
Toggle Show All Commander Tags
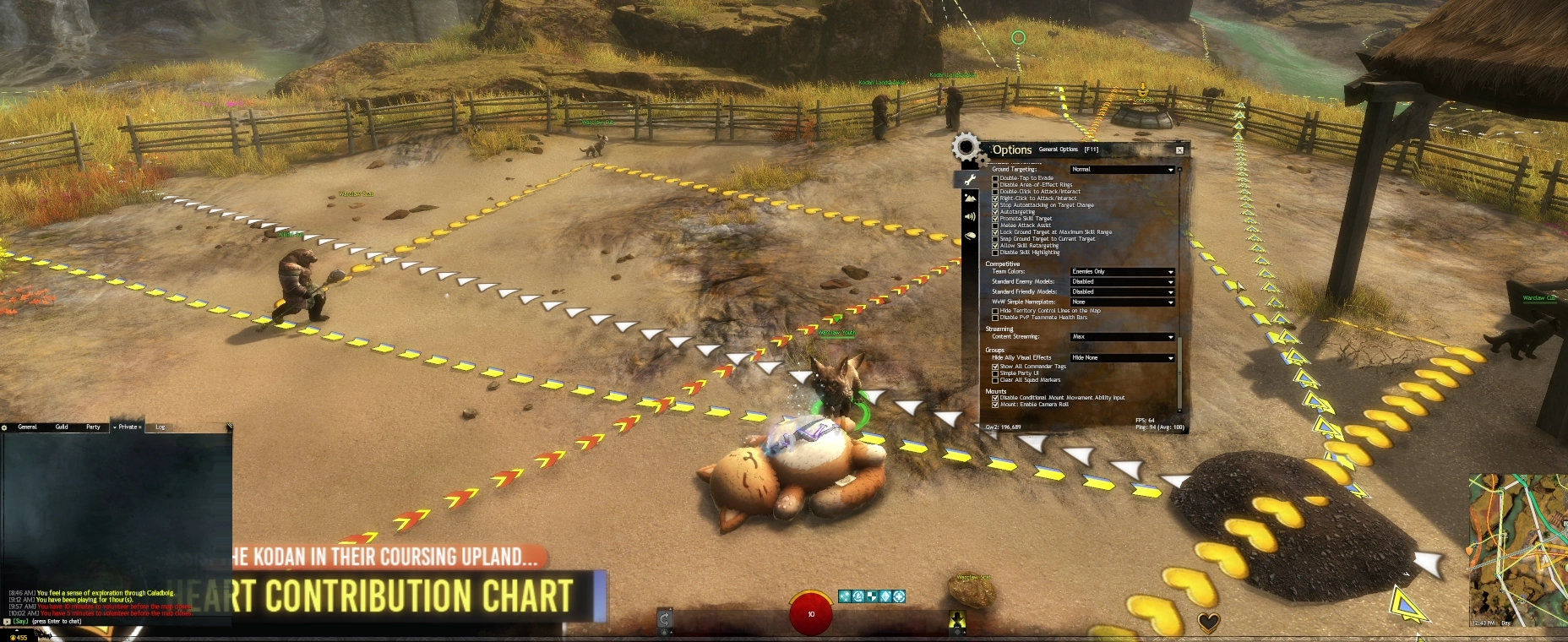[995, 367]
